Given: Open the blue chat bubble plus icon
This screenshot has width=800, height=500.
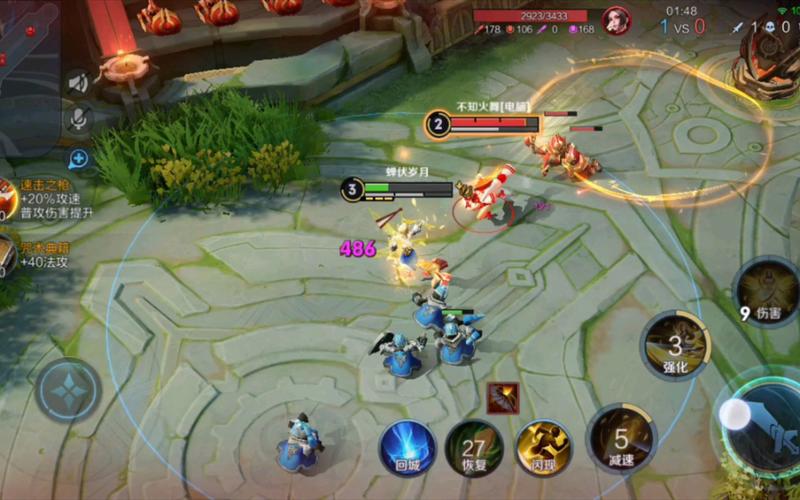Looking at the screenshot, I should pos(78,158).
